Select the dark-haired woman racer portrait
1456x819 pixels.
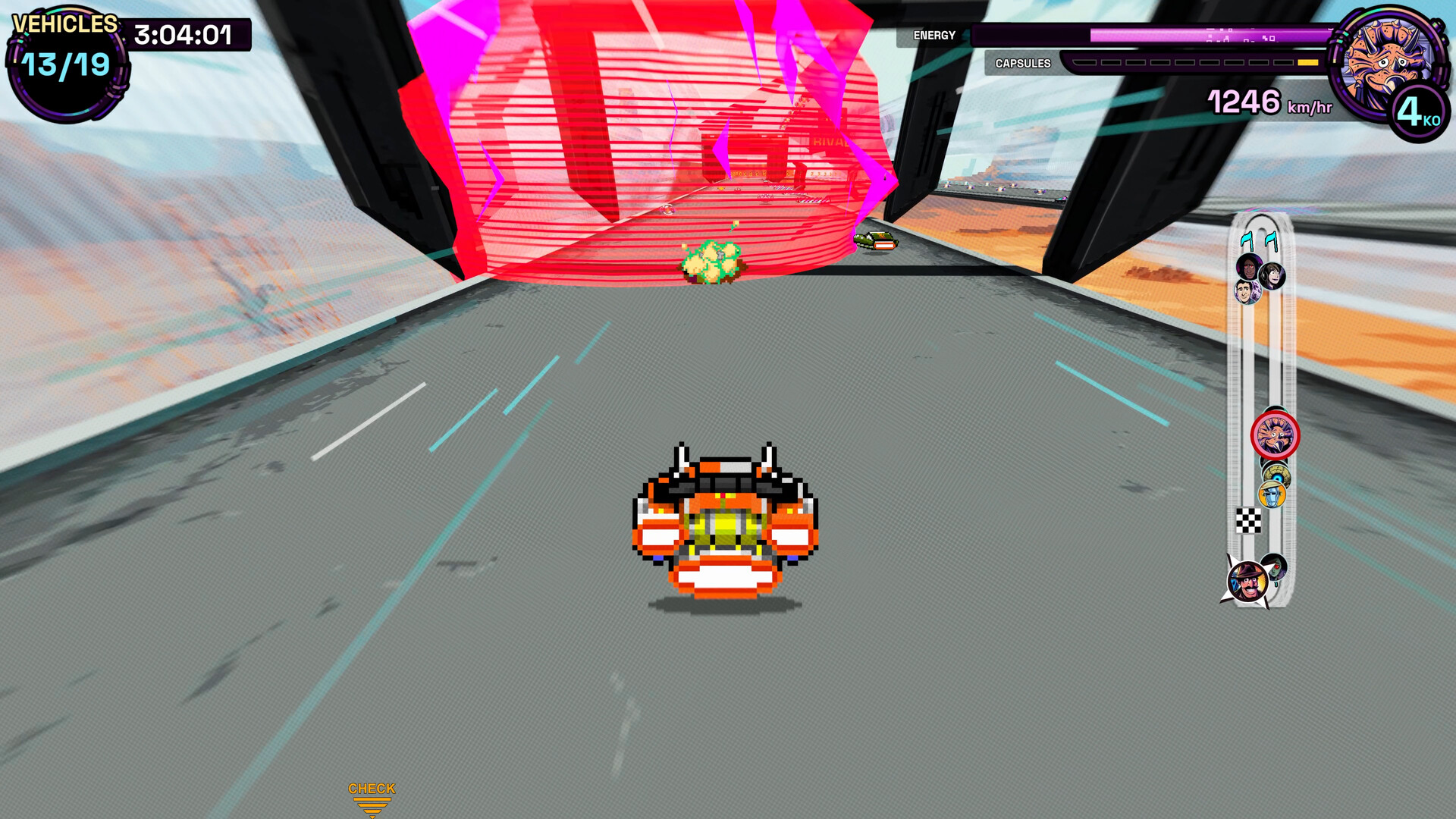pyautogui.click(x=1250, y=268)
